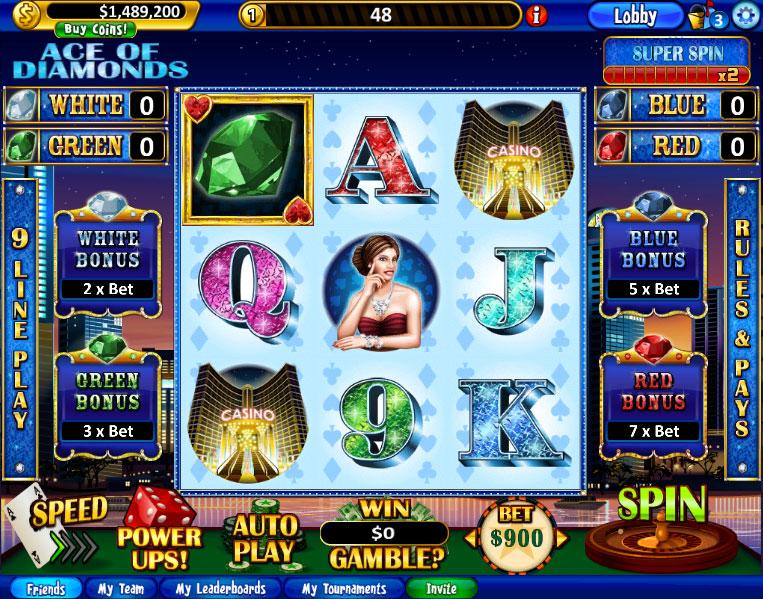Select the 9 Line Play panel
The width and height of the screenshot is (763, 599).
19,329
